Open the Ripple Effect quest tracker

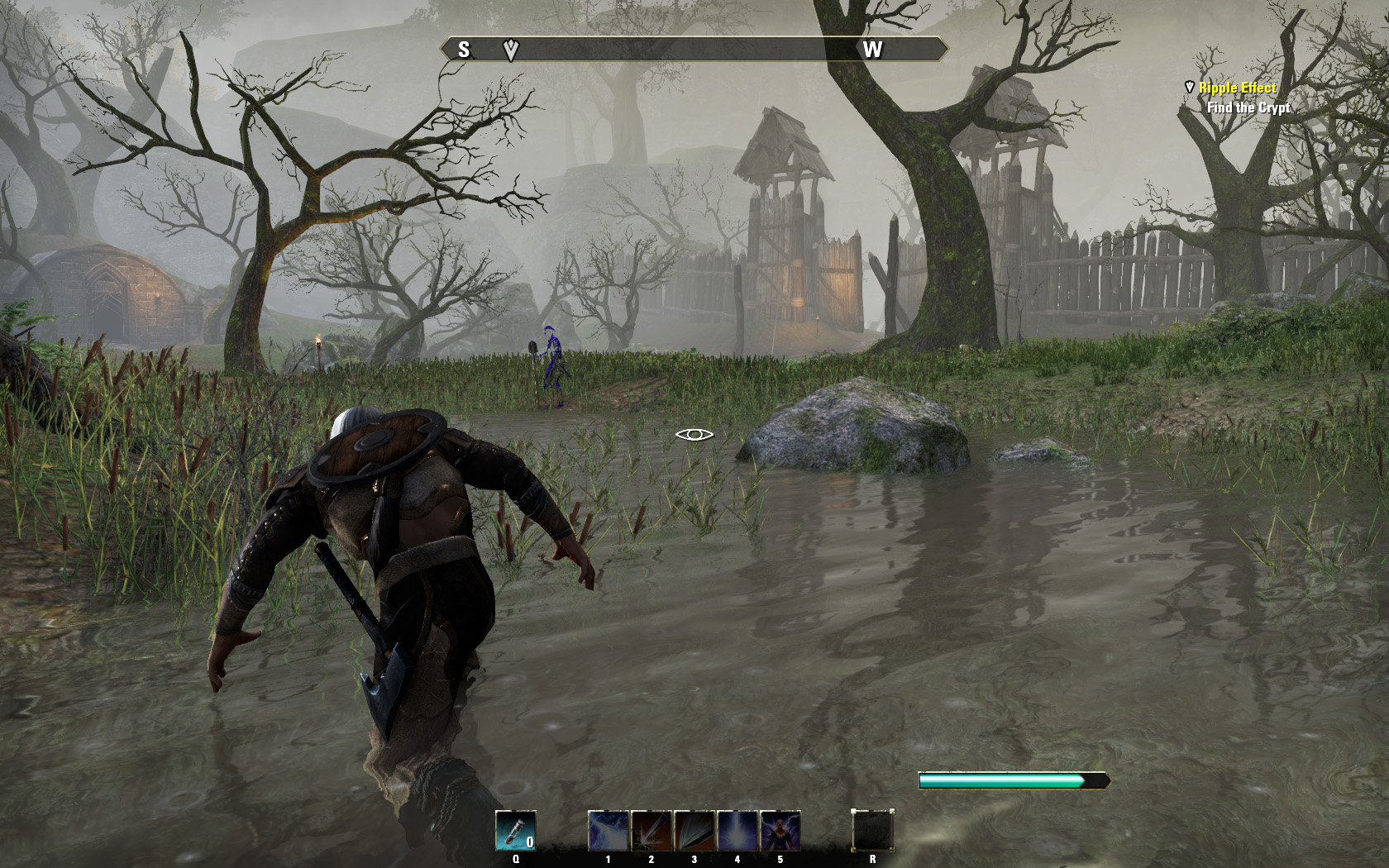[1237, 88]
